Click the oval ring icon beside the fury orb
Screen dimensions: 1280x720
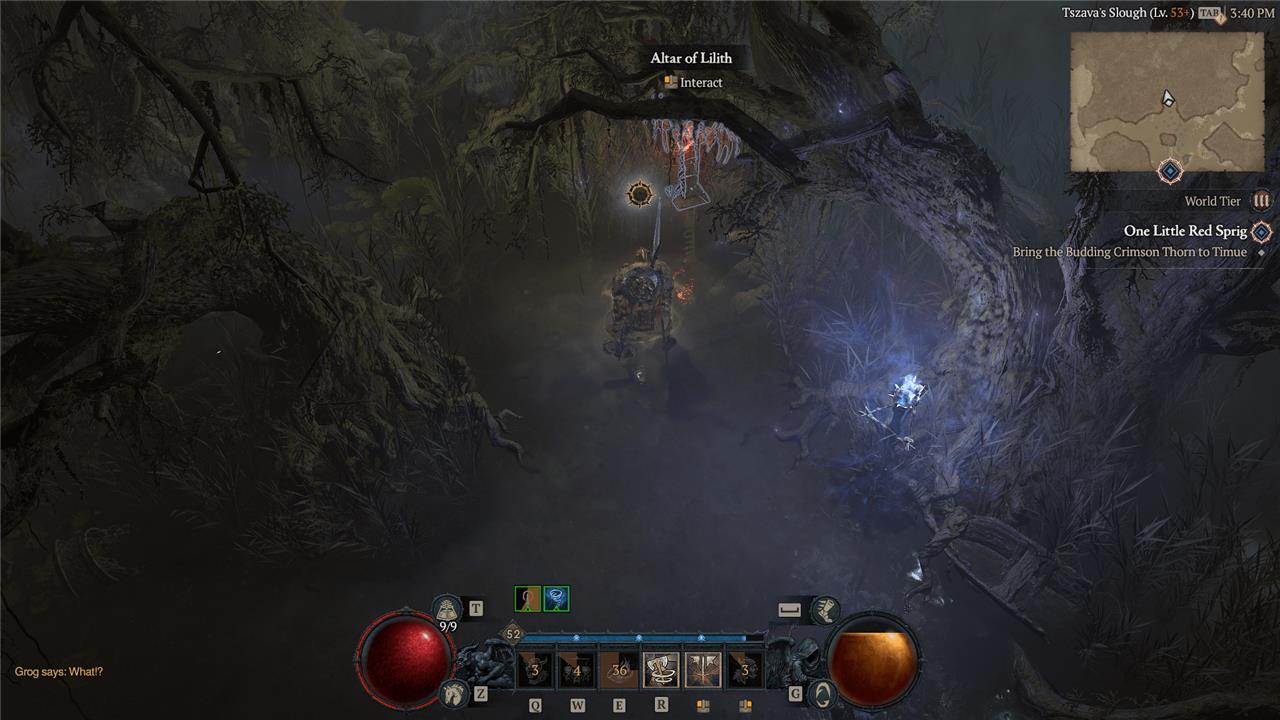click(821, 692)
